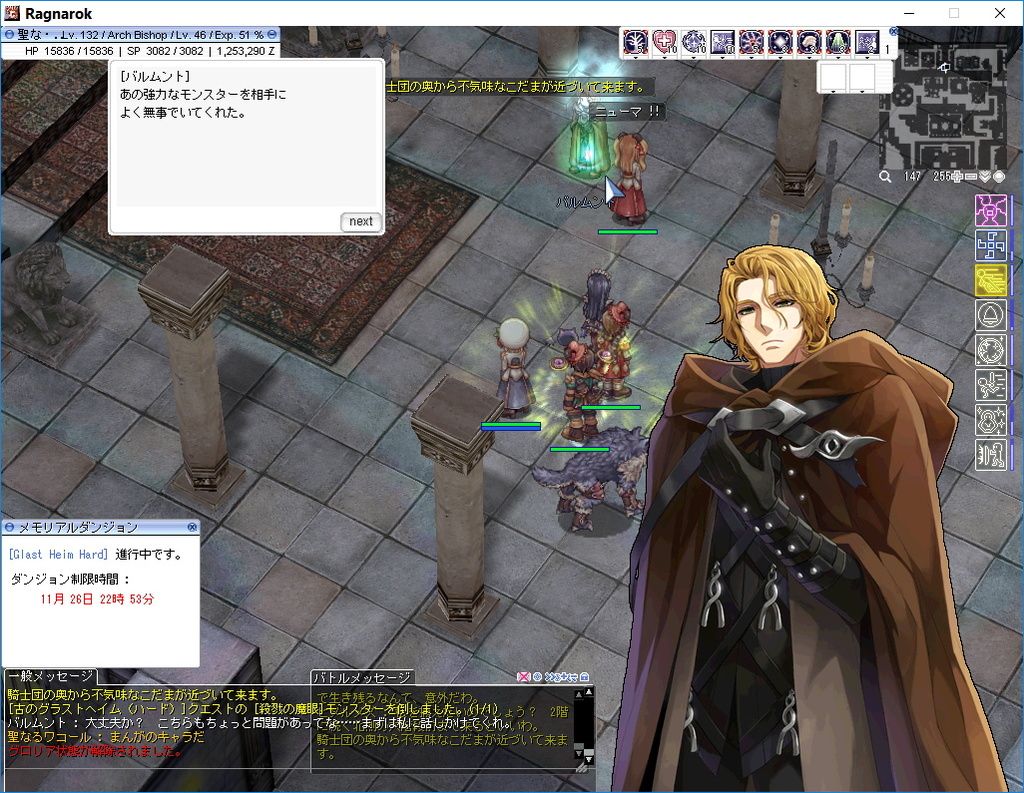Minimize the Ragnarok window

[x=908, y=13]
